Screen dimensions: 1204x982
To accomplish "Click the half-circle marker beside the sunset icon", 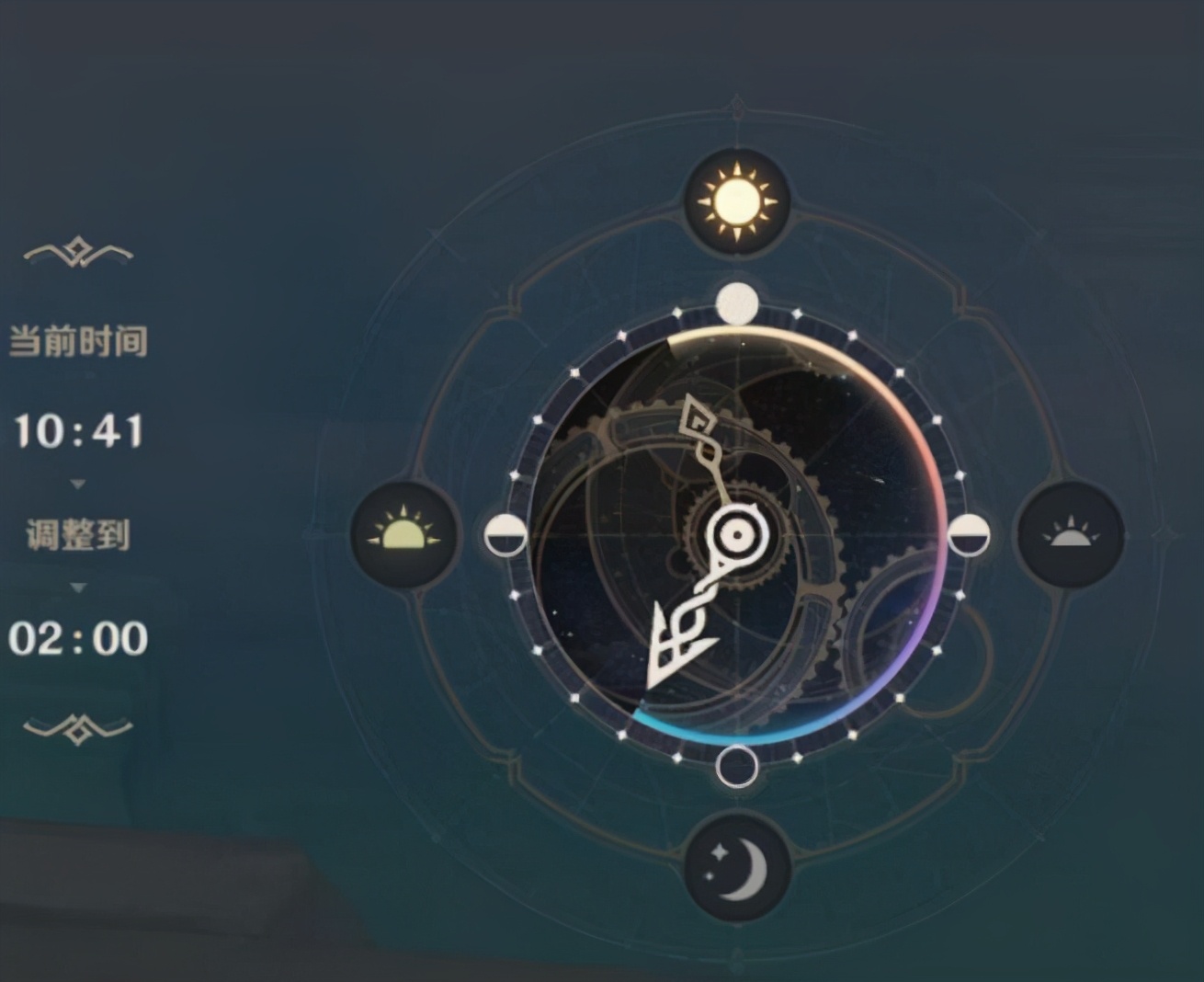I will click(x=969, y=535).
